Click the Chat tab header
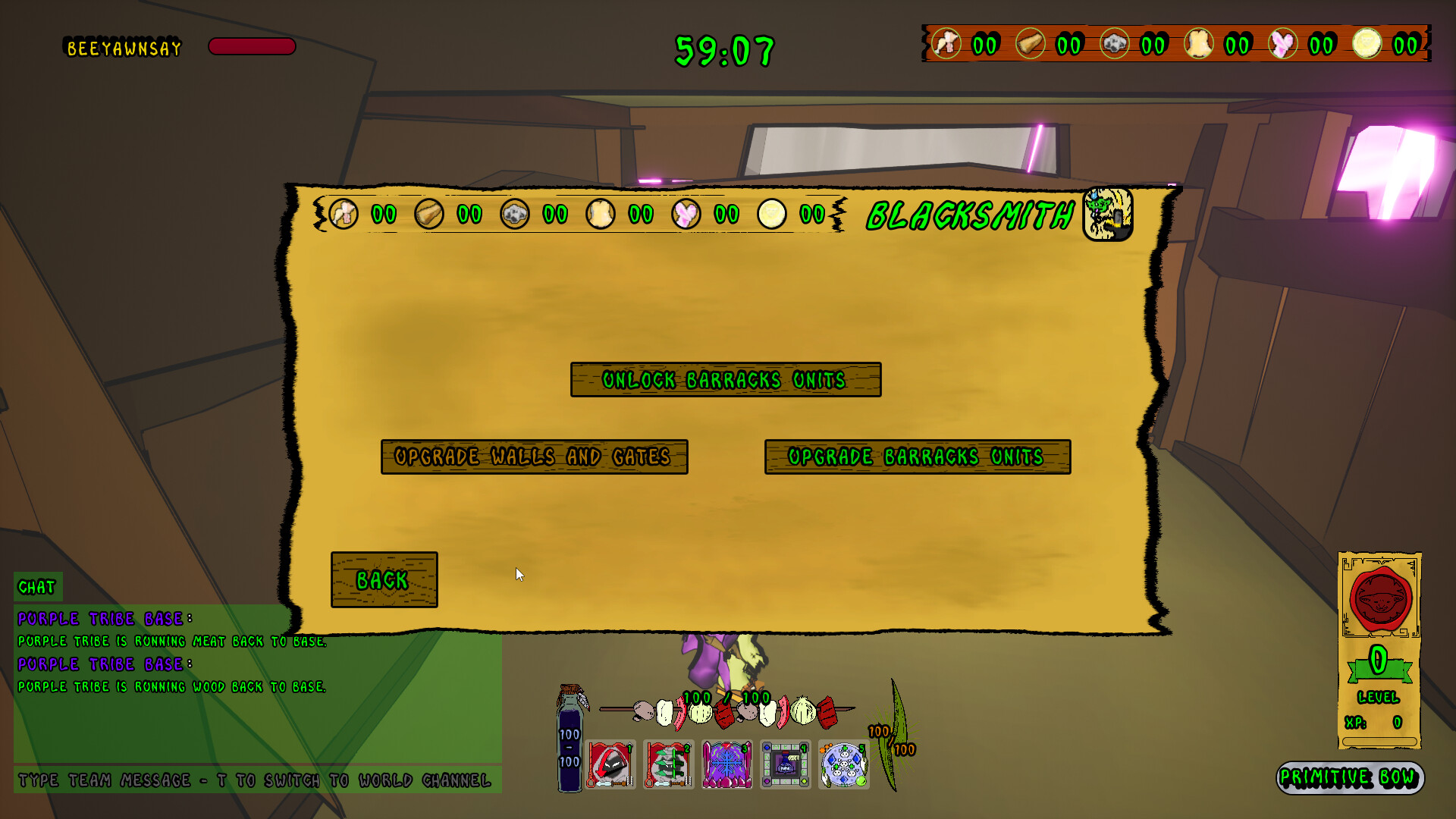This screenshot has width=1456, height=819. [38, 585]
